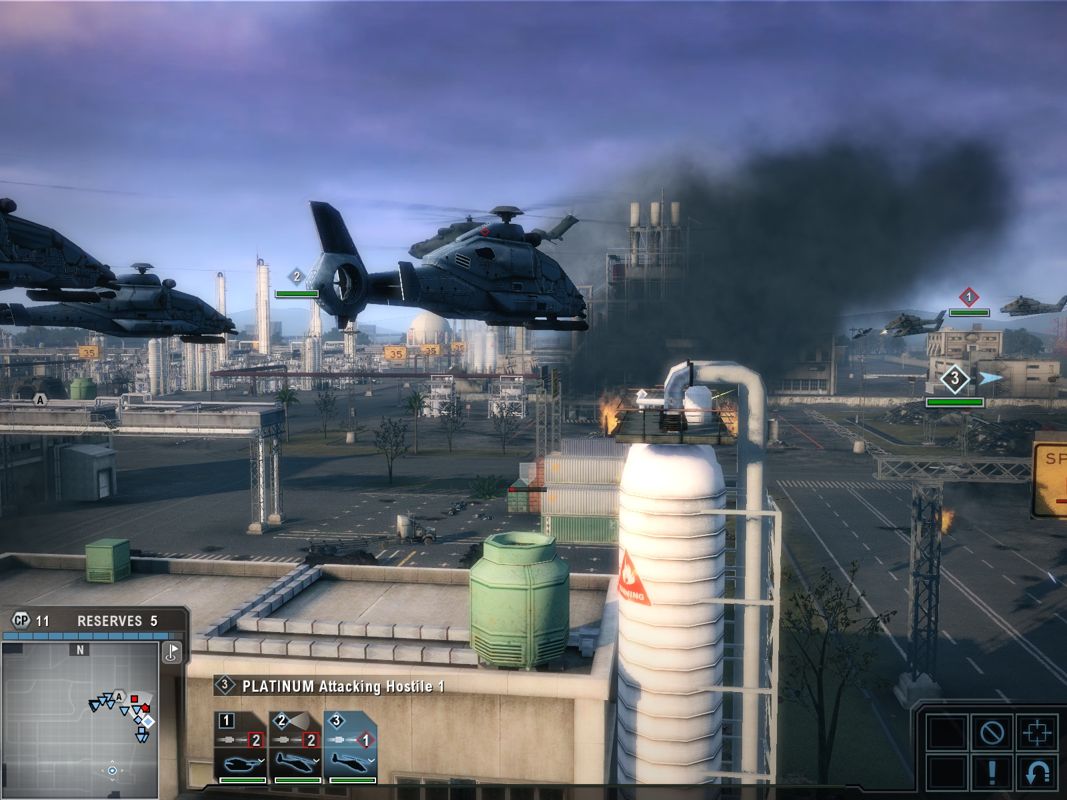The image size is (1067, 800).
Task: Click the tactical minimap
Action: point(80,720)
